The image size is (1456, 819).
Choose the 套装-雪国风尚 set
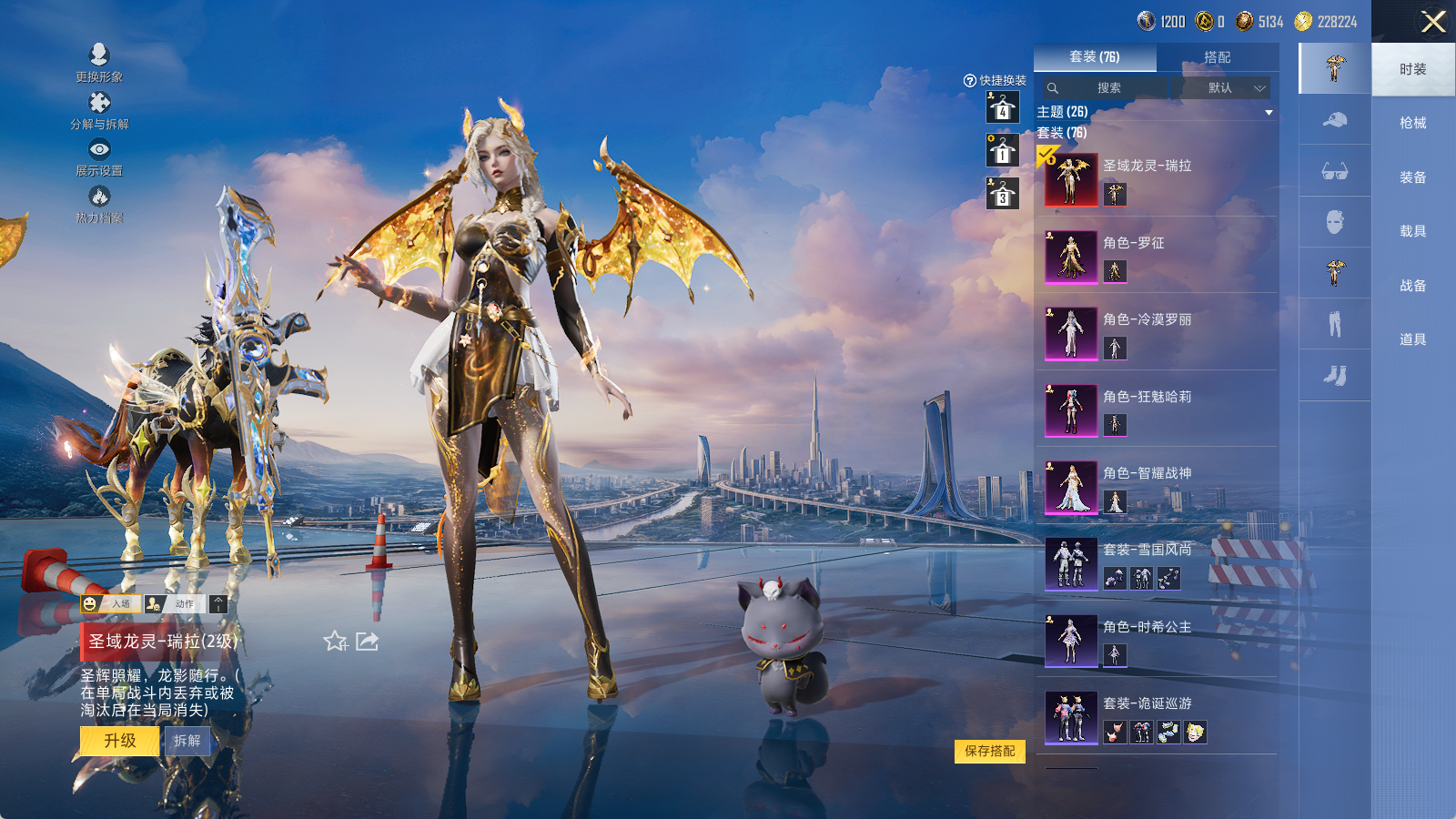[1156, 562]
